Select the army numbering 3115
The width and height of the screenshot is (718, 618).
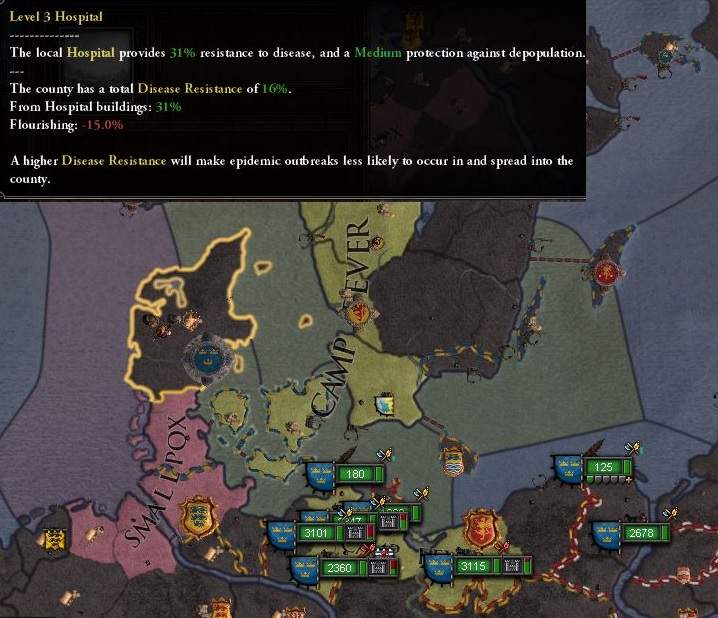471,567
